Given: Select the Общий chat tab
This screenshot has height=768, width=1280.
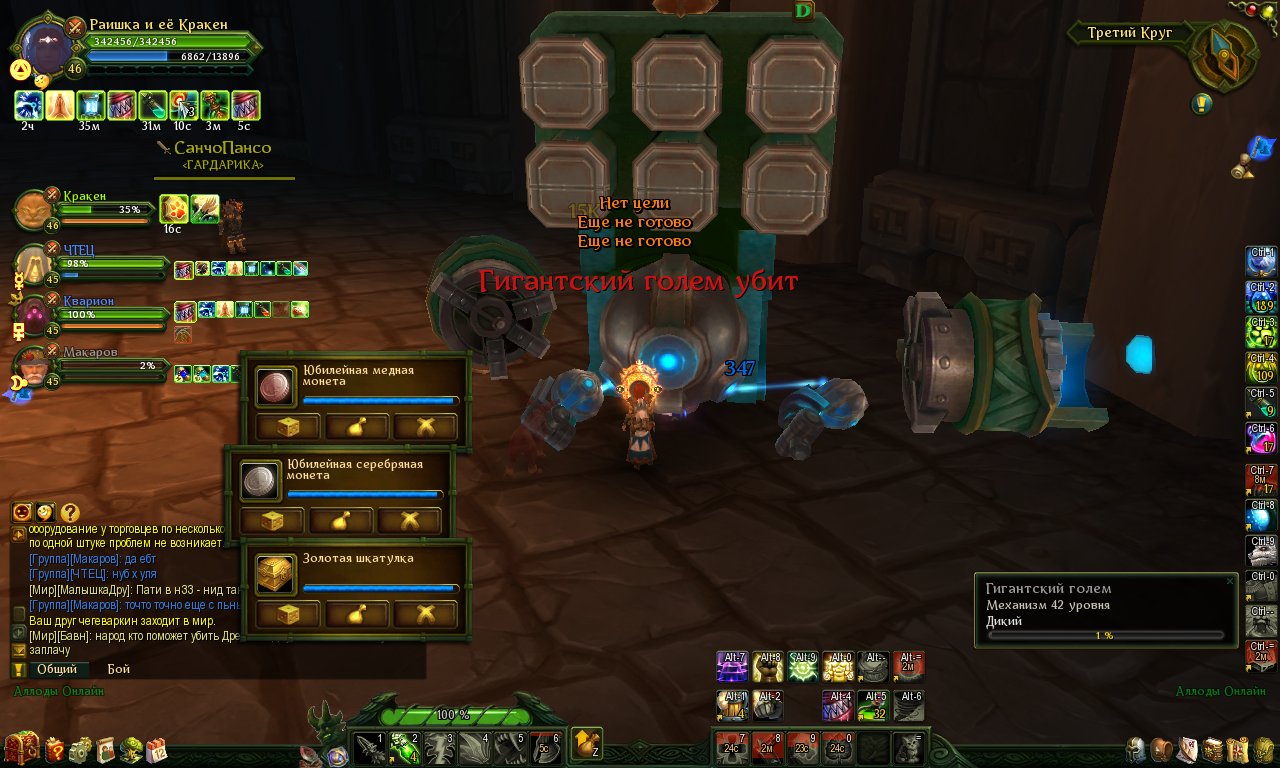Looking at the screenshot, I should click(x=57, y=669).
